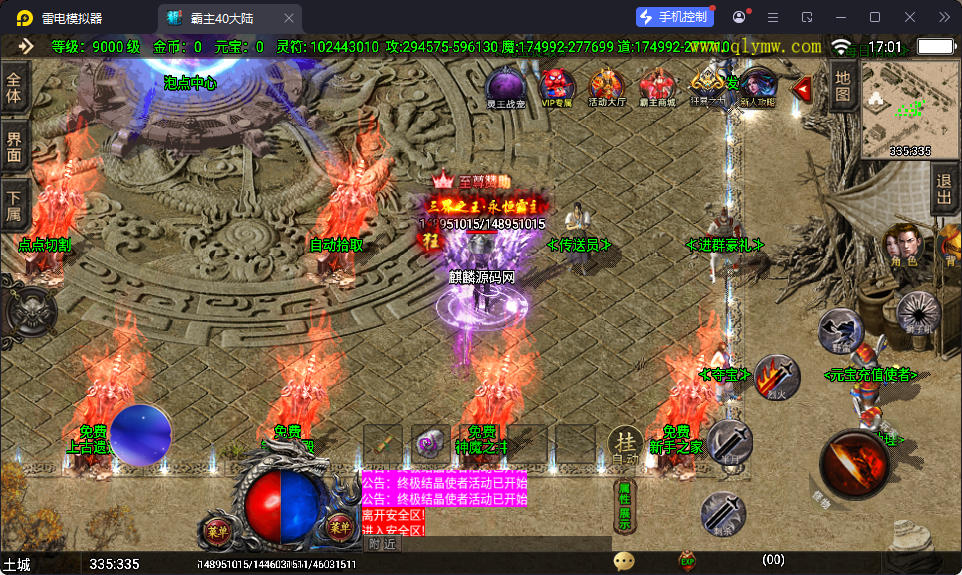Image resolution: width=962 pixels, height=575 pixels.
Task: Open the VIP专属 menu
Action: coord(557,86)
